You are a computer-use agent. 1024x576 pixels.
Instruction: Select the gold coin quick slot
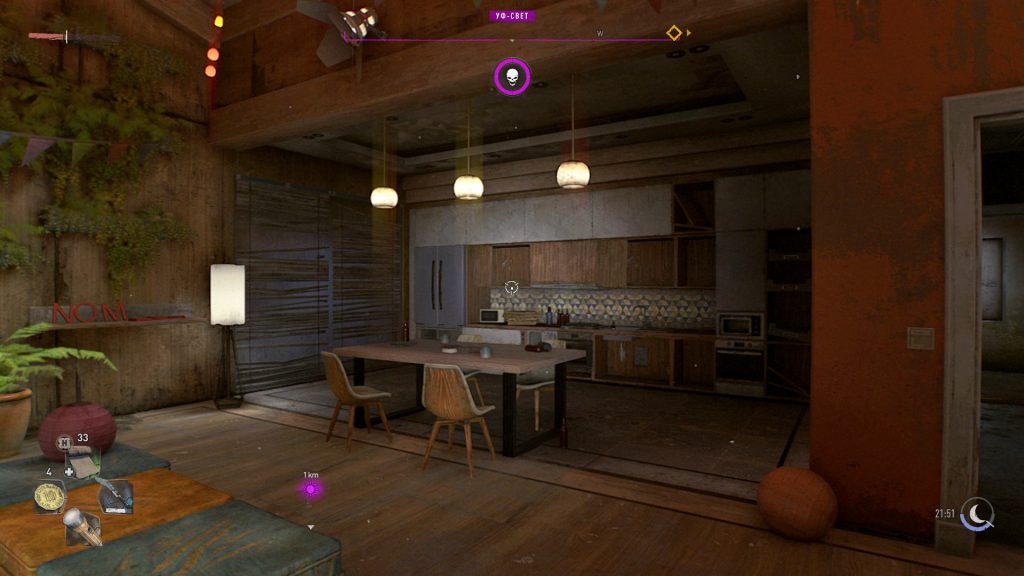coord(49,496)
